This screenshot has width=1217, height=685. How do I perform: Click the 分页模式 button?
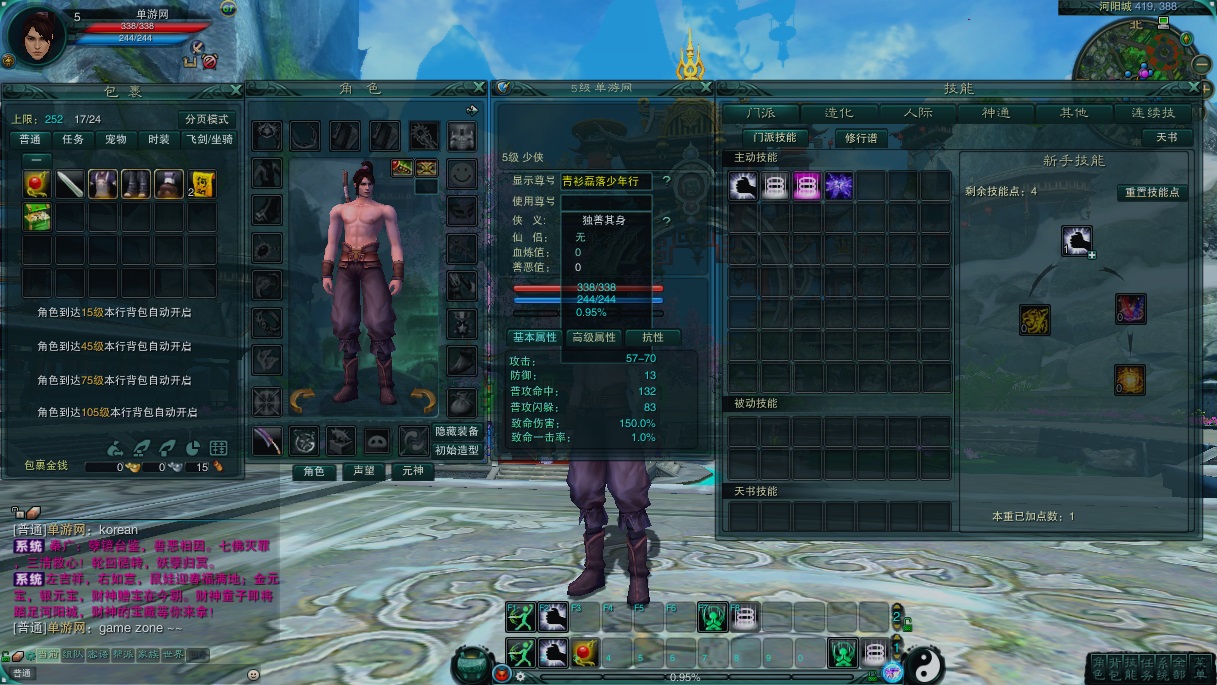(207, 119)
